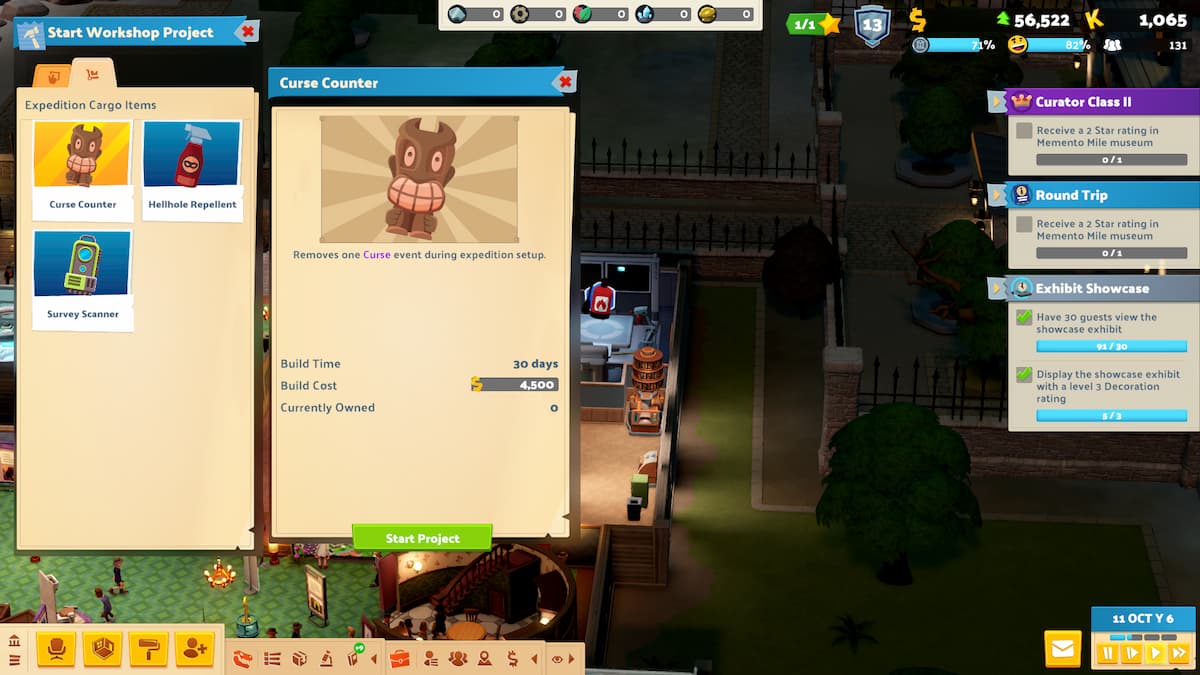Viewport: 1200px width, 675px height.
Task: Pause the game time
Action: click(x=1108, y=653)
